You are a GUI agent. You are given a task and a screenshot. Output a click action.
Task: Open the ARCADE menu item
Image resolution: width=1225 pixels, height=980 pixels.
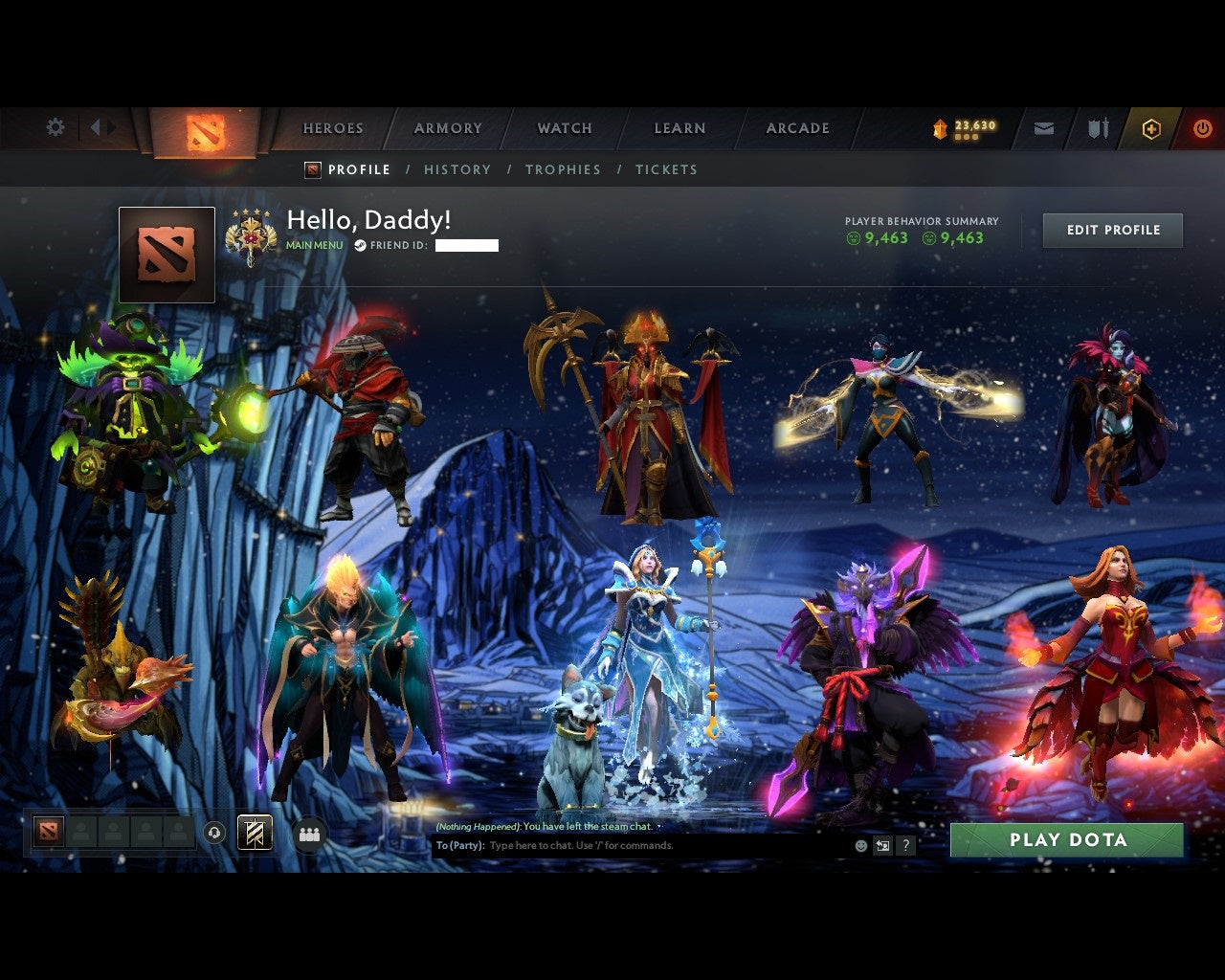tap(796, 127)
